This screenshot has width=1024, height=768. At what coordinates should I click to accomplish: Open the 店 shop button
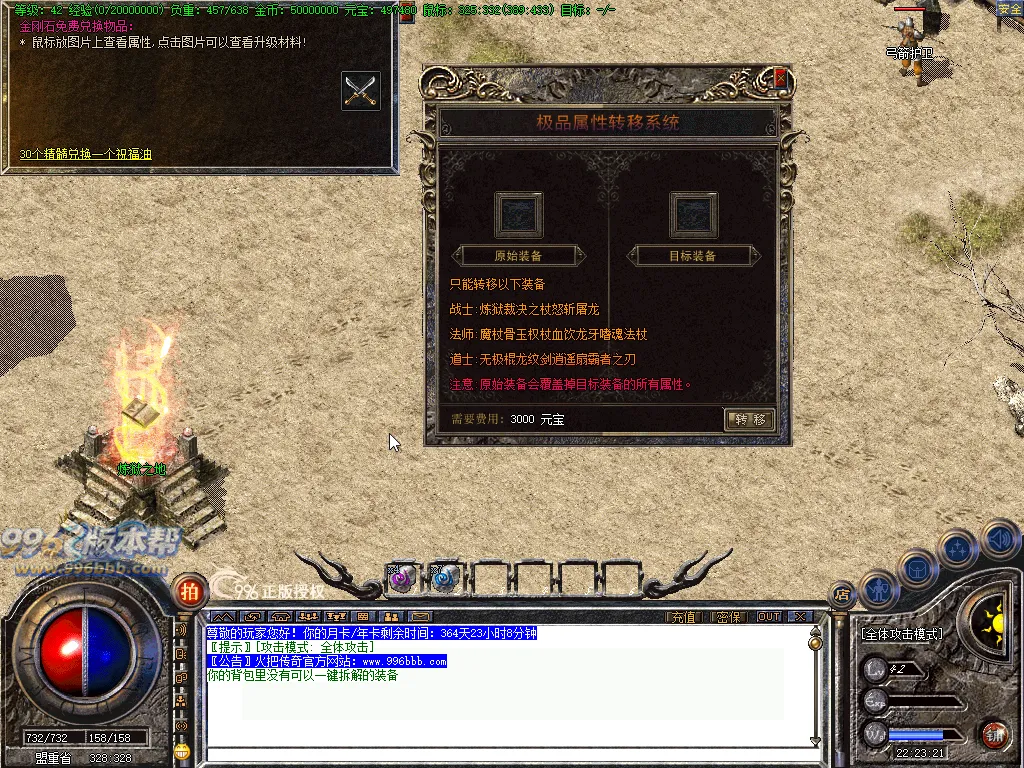[842, 594]
